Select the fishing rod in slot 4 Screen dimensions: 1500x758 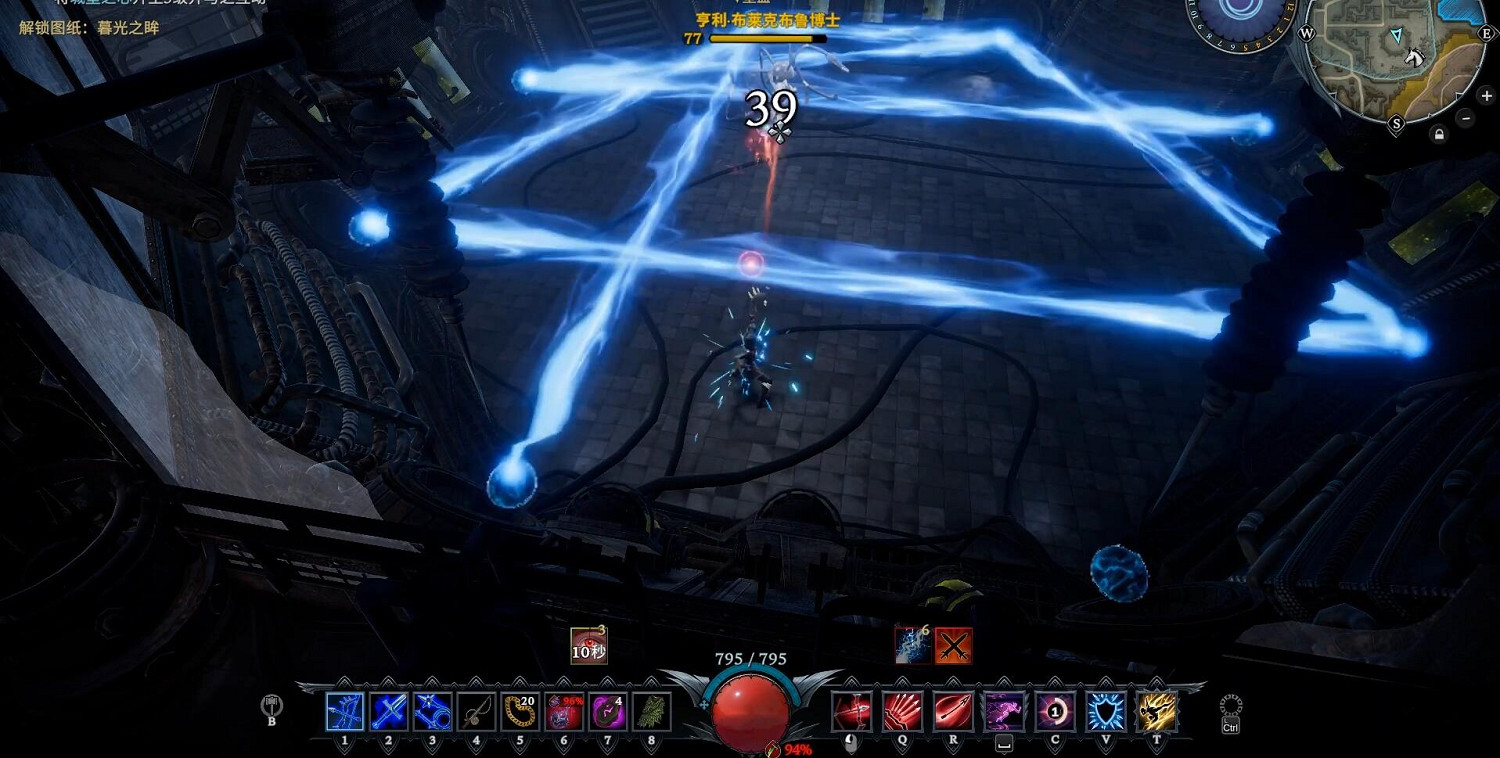click(477, 712)
